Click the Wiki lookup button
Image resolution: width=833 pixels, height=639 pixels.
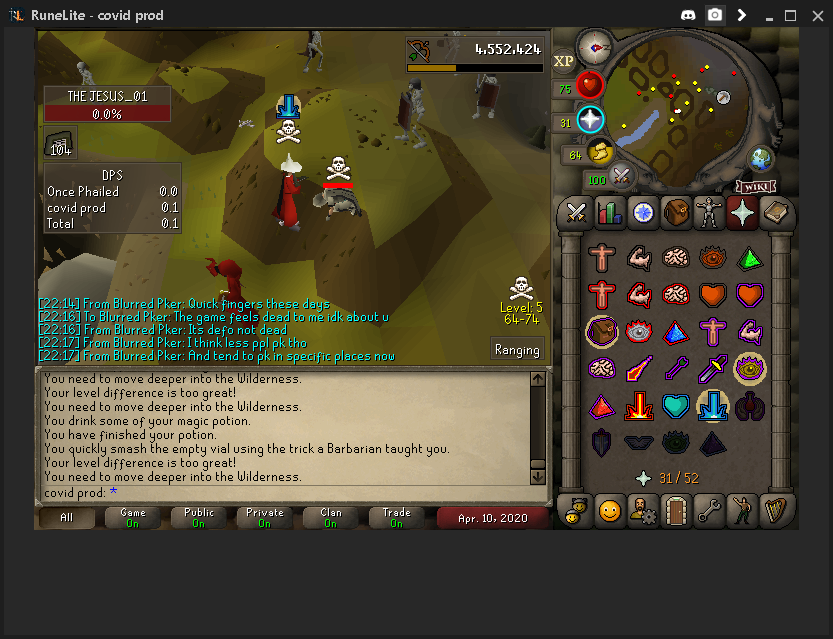point(756,186)
